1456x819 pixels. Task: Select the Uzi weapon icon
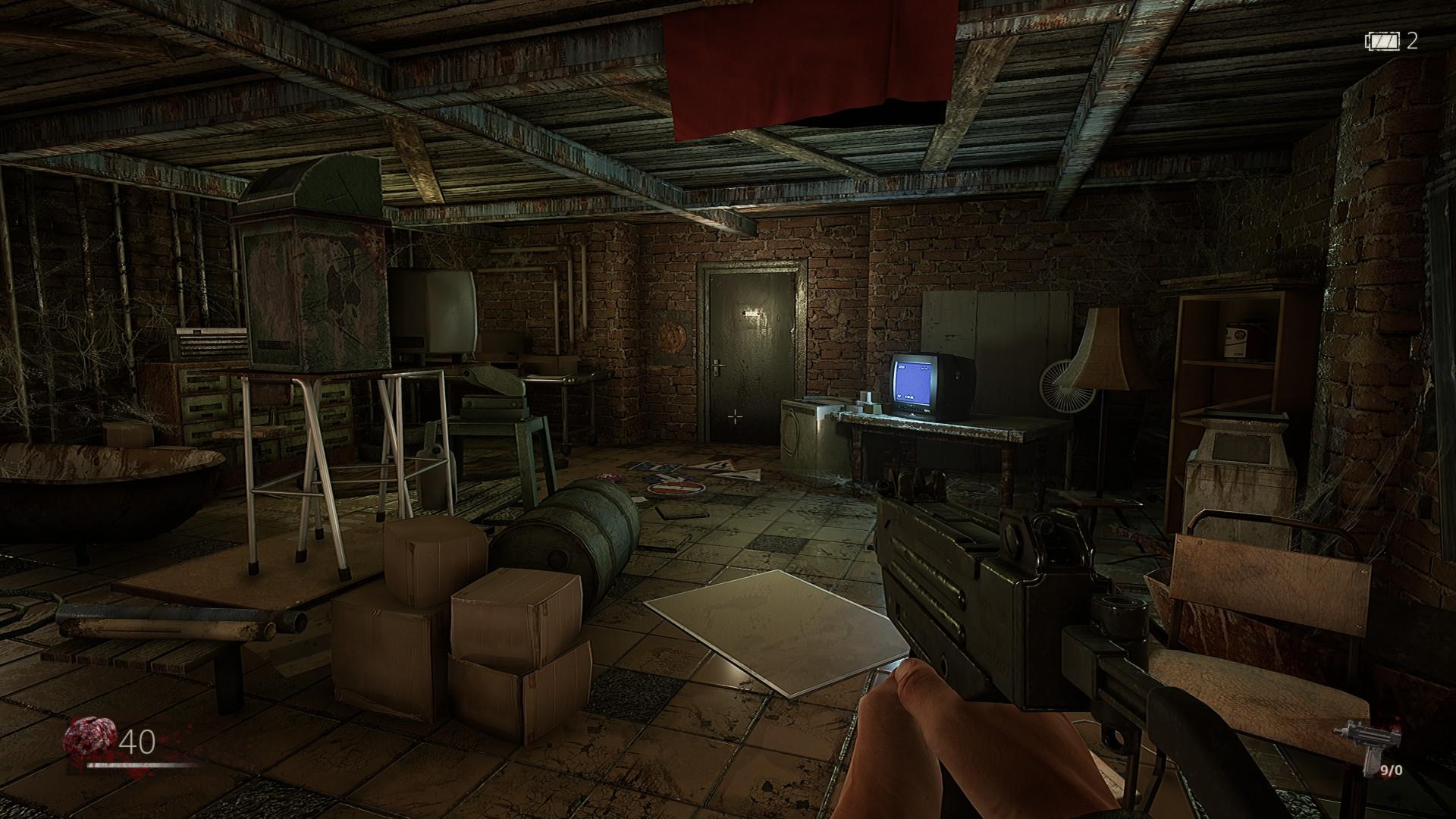1355,745
